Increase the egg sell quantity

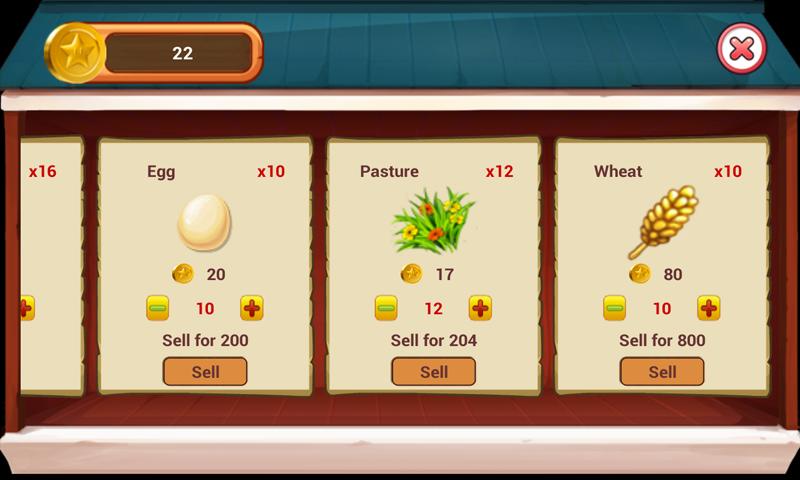tap(252, 308)
